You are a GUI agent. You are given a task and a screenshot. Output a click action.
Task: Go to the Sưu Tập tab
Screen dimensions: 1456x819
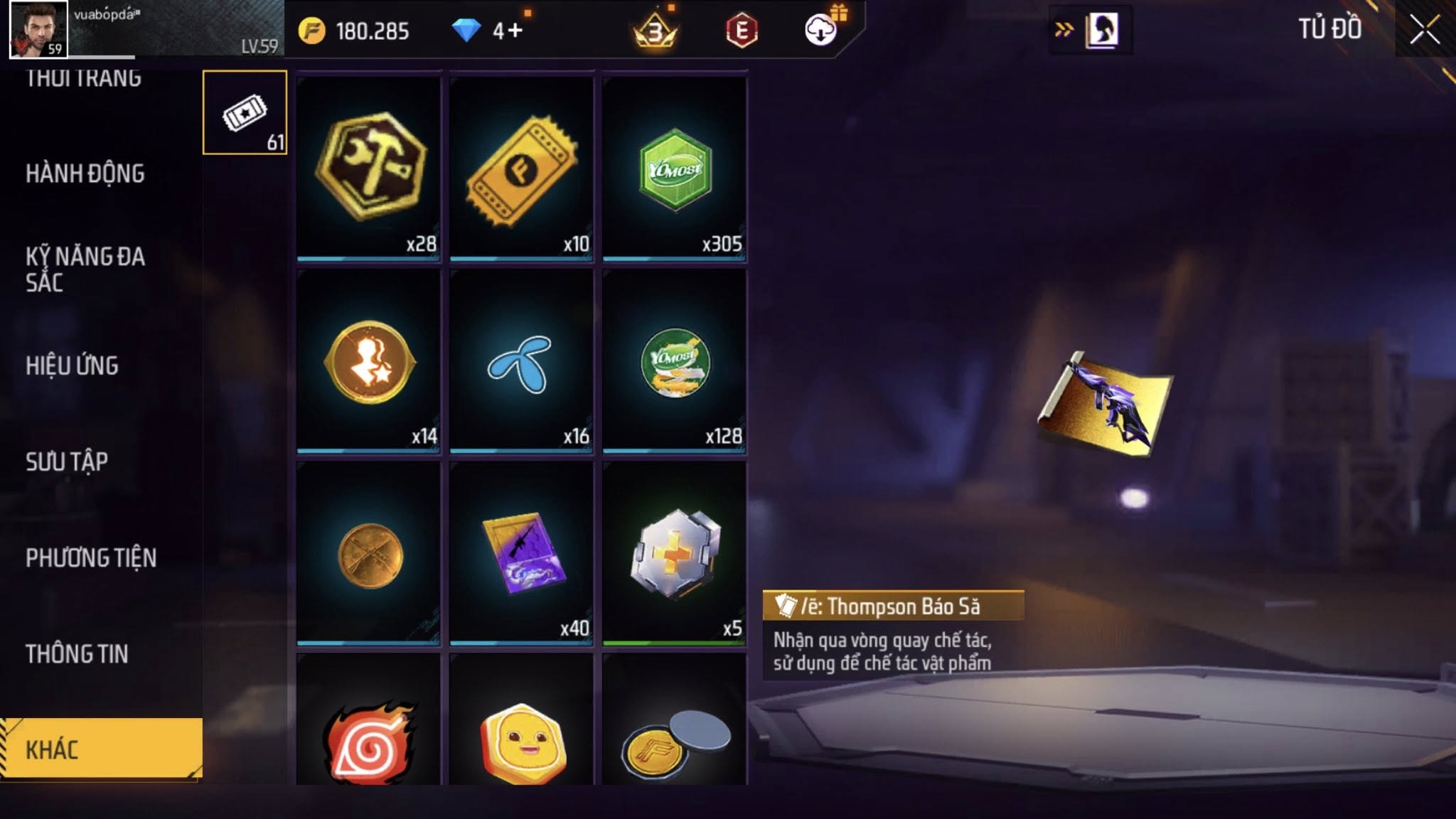[67, 461]
